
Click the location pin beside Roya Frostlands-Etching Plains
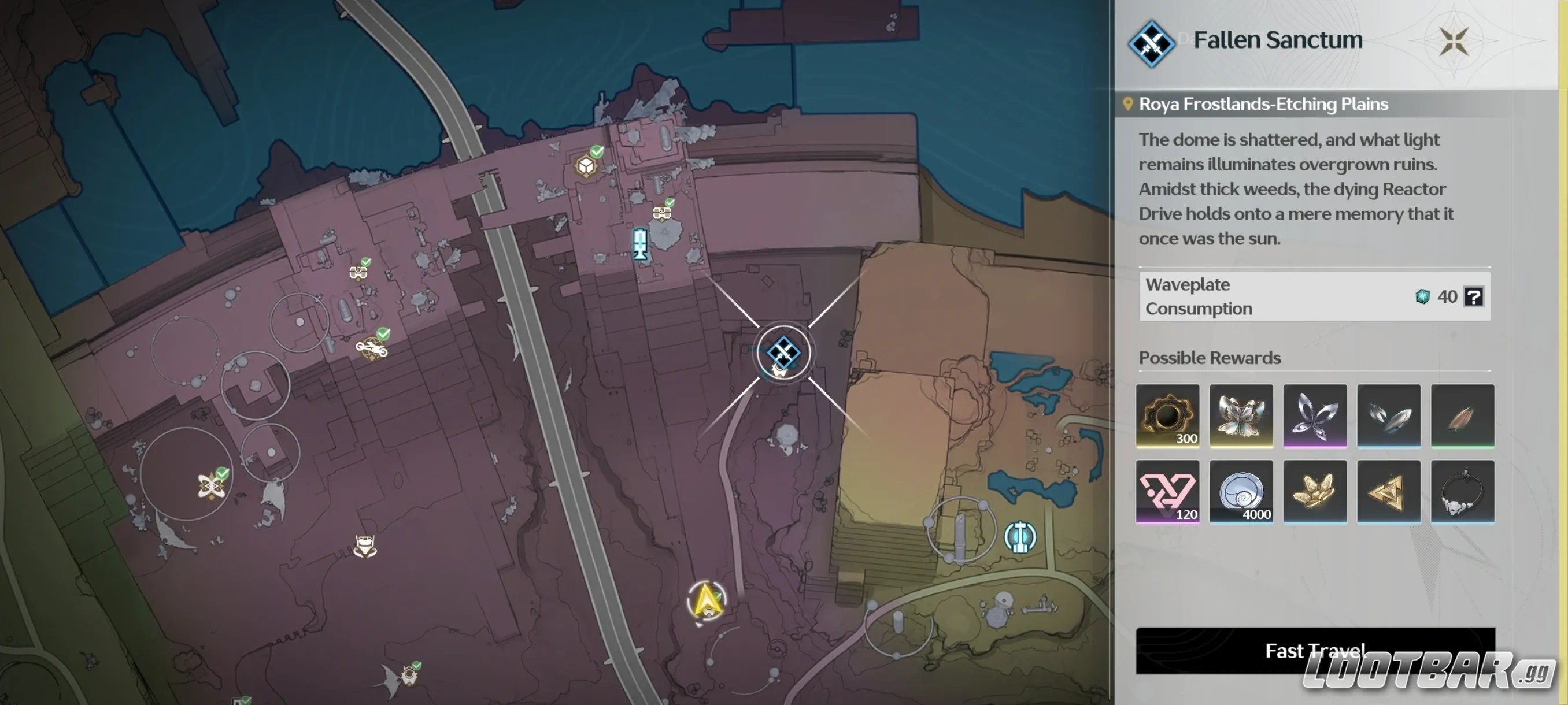pos(1128,103)
